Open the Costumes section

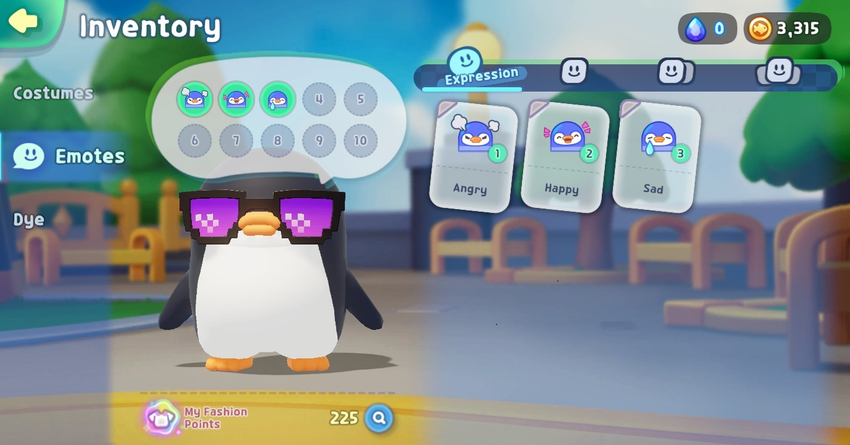[x=53, y=93]
